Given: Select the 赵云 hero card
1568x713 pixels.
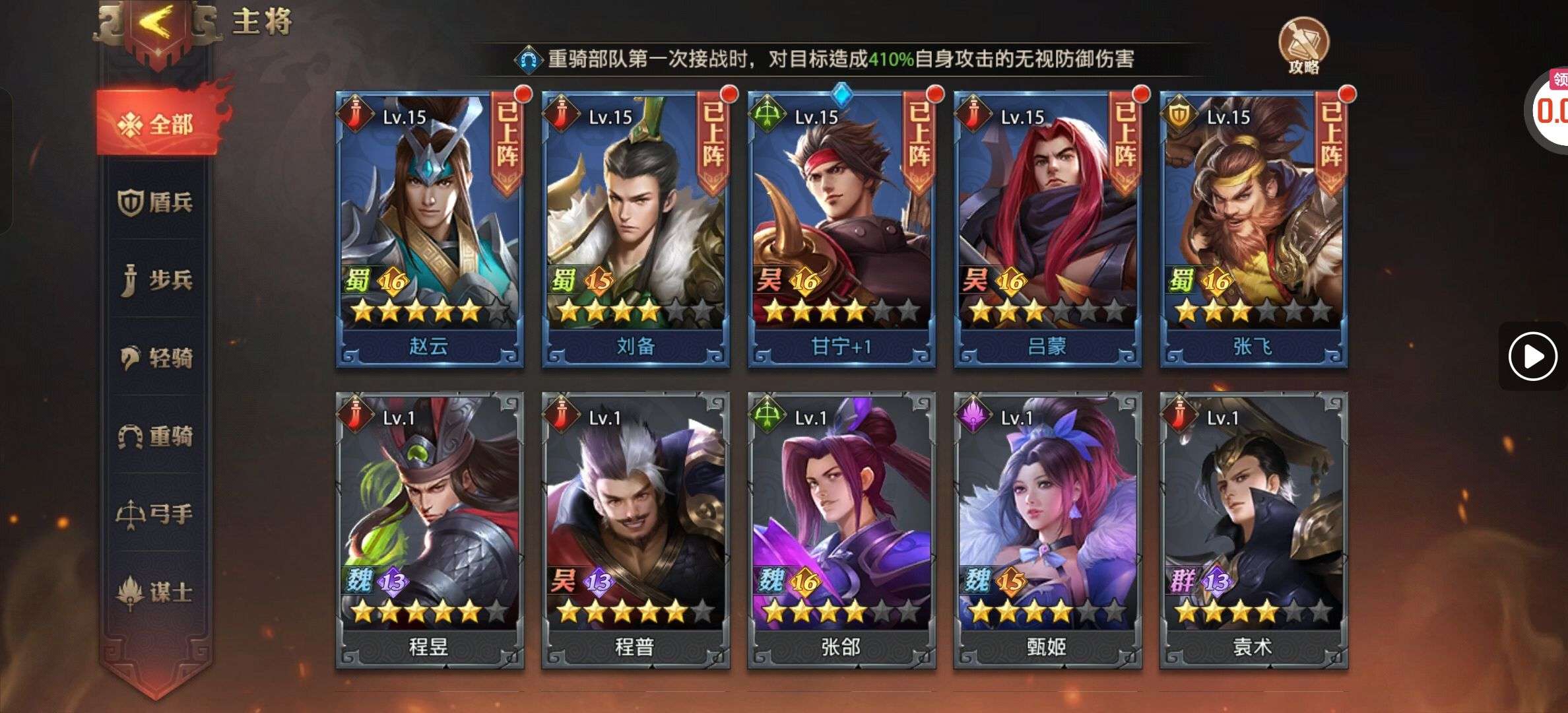Looking at the screenshot, I should pyautogui.click(x=430, y=229).
